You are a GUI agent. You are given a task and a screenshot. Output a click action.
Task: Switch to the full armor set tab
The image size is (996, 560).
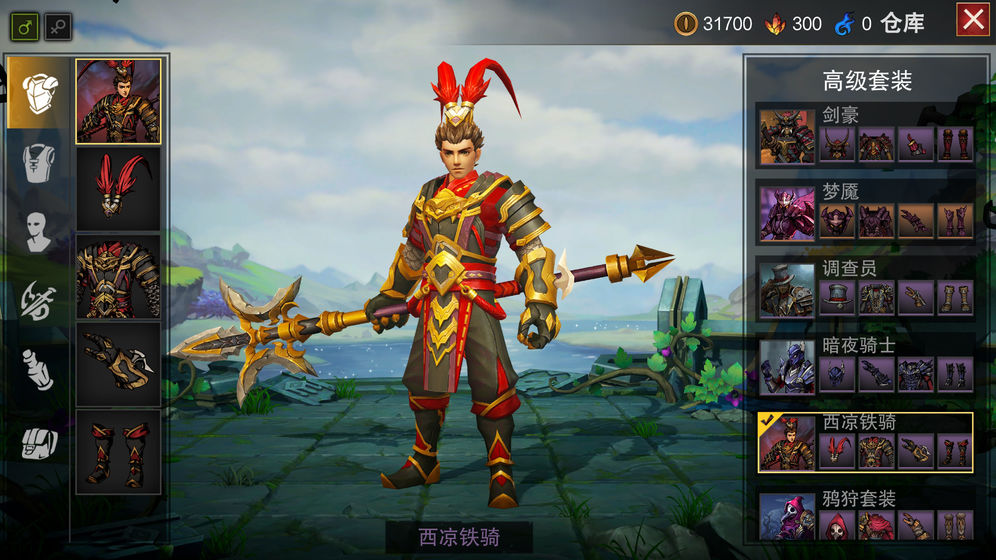(39, 93)
